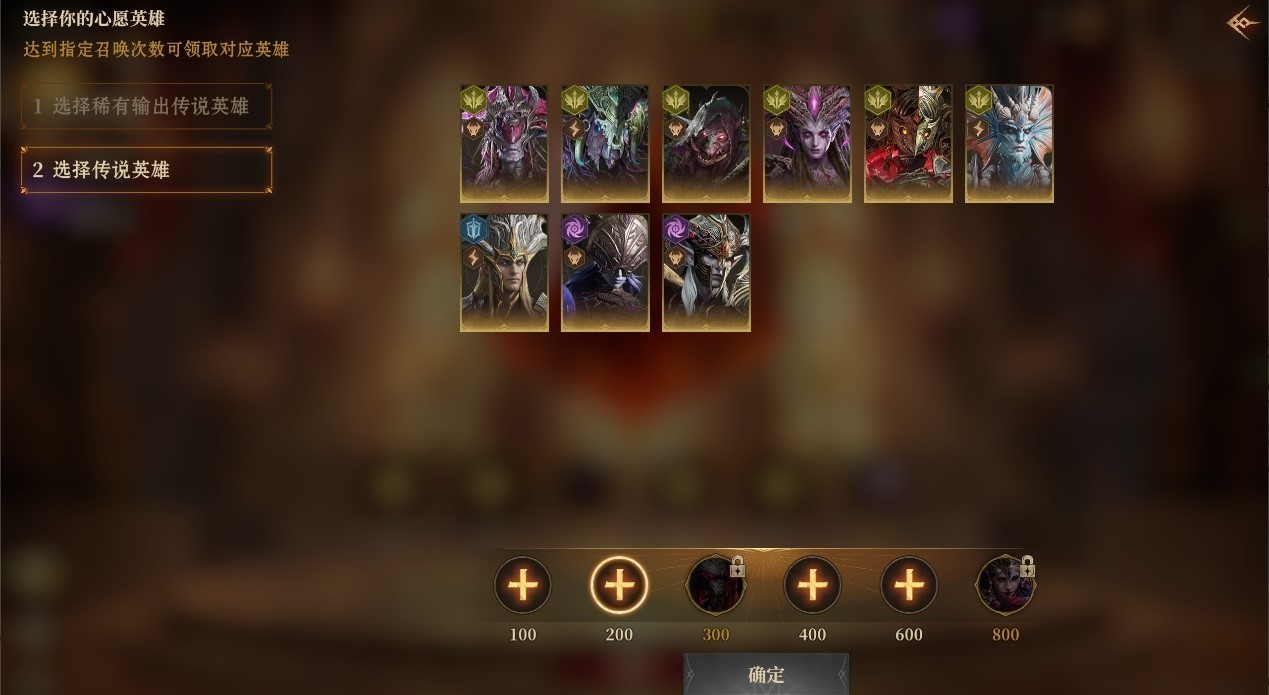1269x695 pixels.
Task: Pick the blond elf with golden helm
Action: click(504, 272)
